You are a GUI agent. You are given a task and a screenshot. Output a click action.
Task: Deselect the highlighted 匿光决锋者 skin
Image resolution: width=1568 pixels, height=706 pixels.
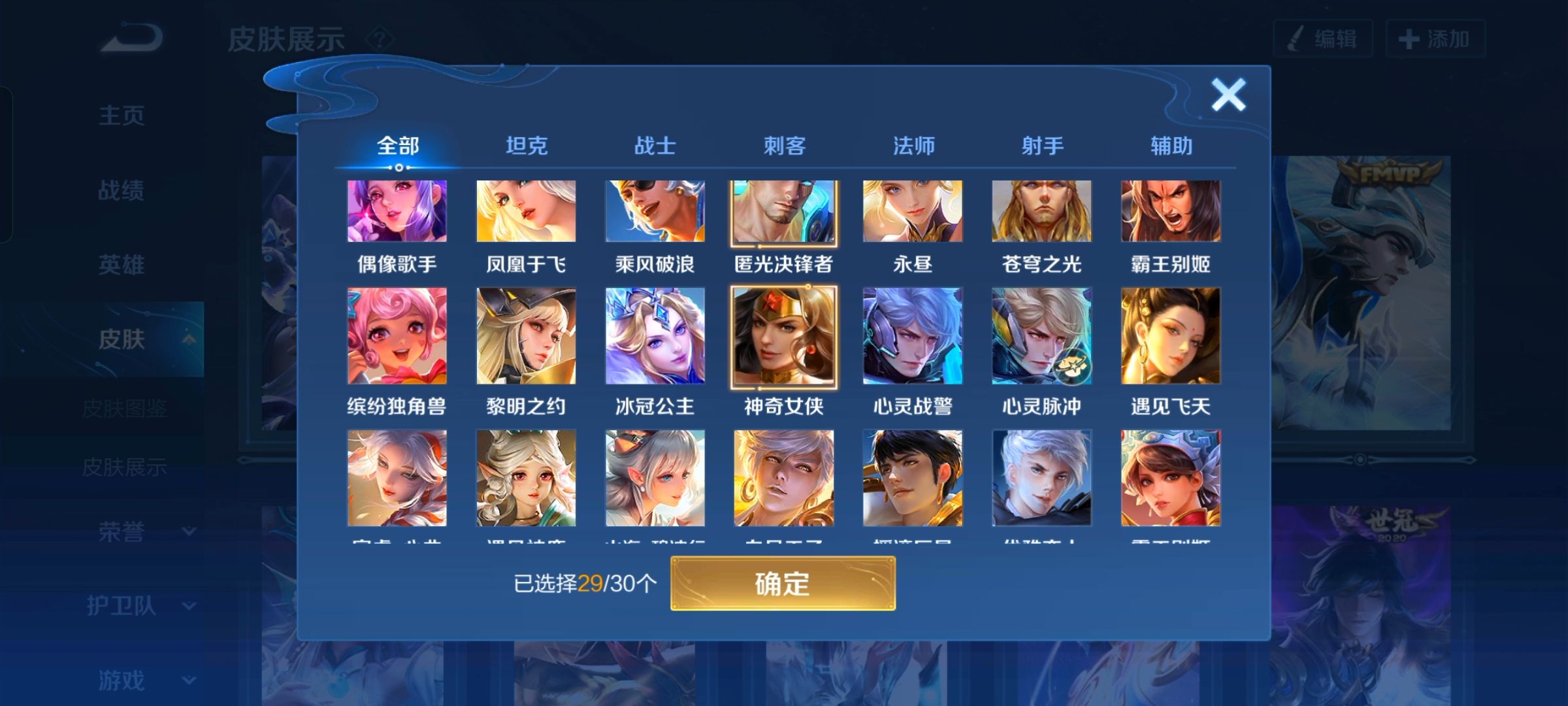click(783, 210)
